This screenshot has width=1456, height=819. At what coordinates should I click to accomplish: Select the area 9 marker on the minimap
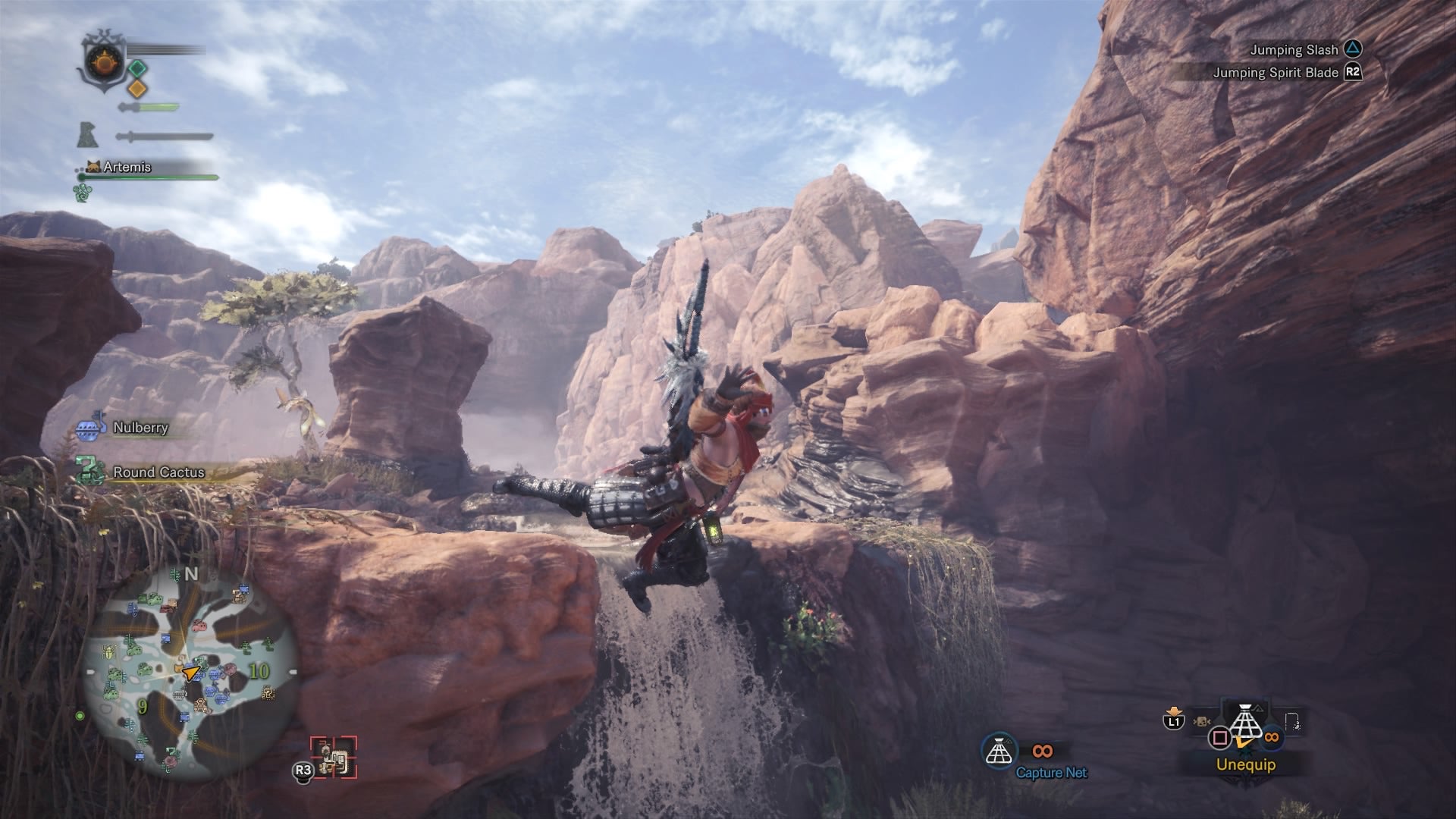(142, 707)
